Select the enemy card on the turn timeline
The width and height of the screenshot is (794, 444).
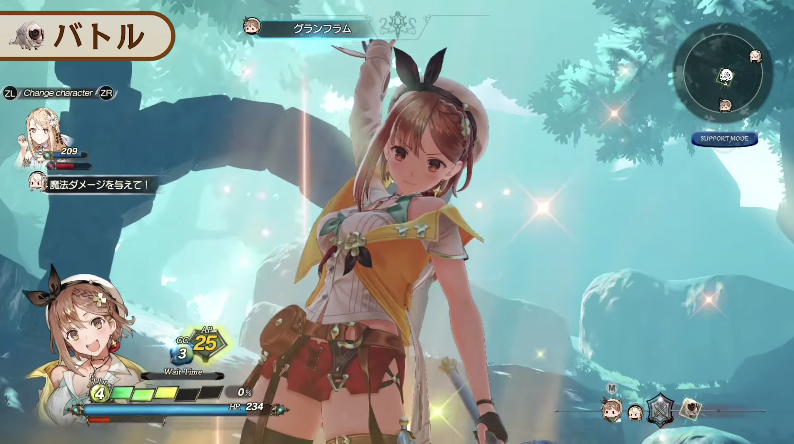tap(691, 407)
